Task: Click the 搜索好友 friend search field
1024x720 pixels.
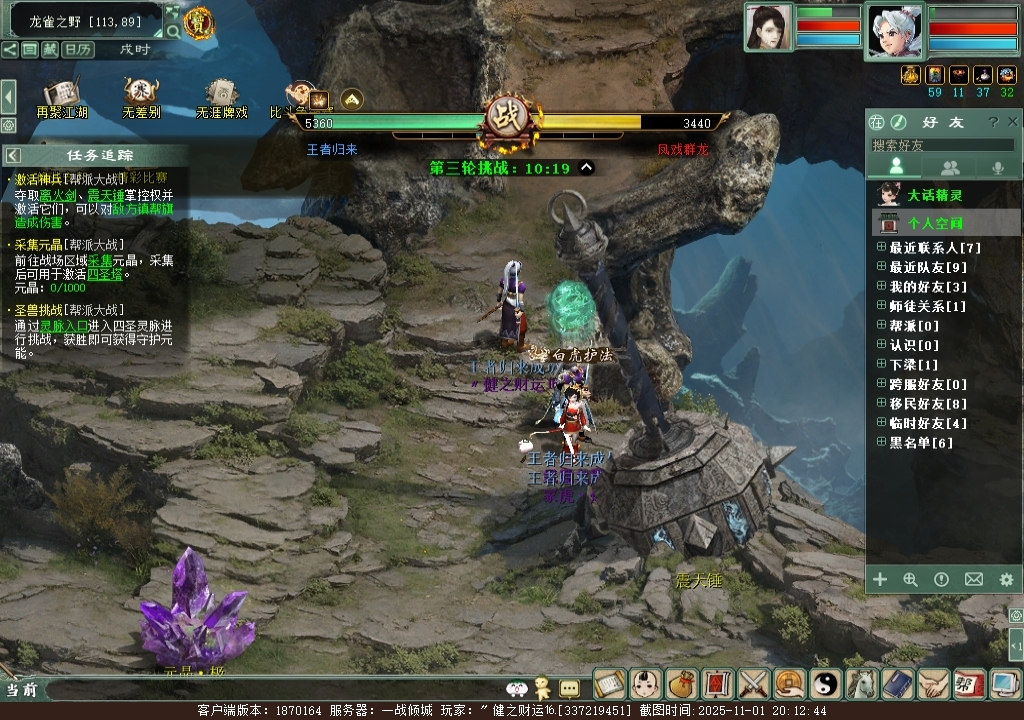Action: 940,145
